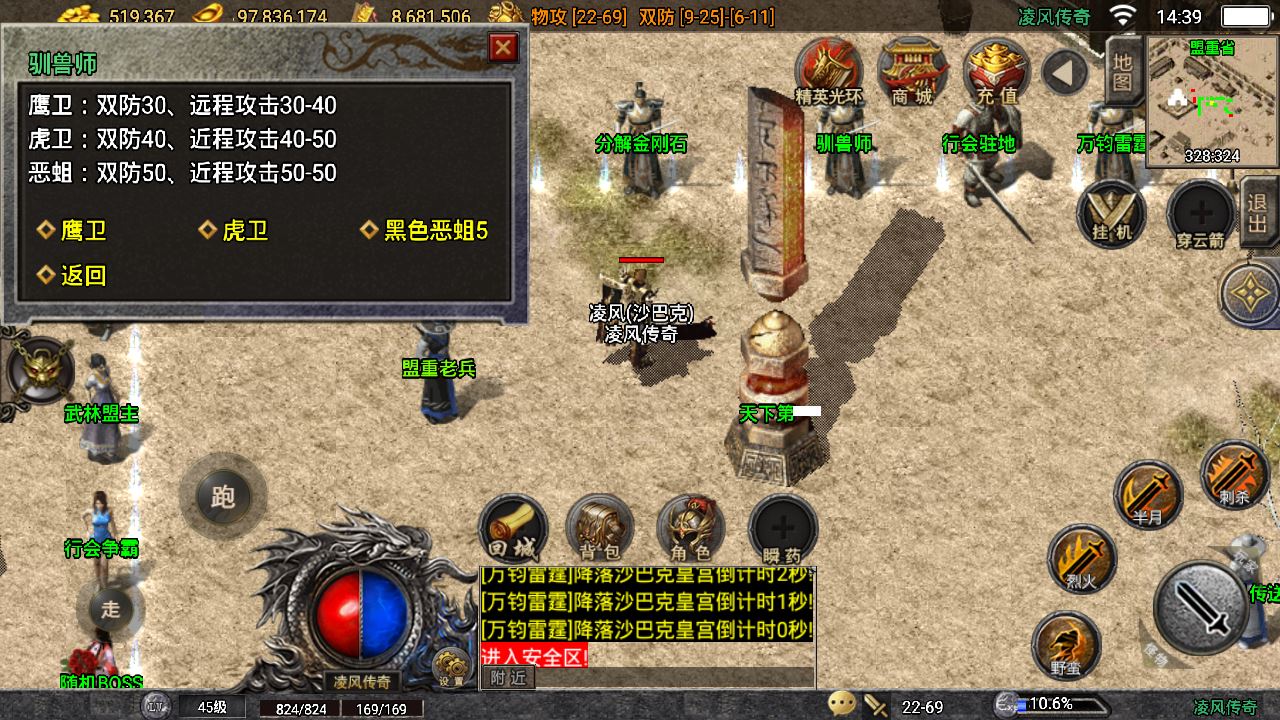The height and width of the screenshot is (720, 1280).
Task: Switch to 跑 run mode
Action: coord(223,497)
